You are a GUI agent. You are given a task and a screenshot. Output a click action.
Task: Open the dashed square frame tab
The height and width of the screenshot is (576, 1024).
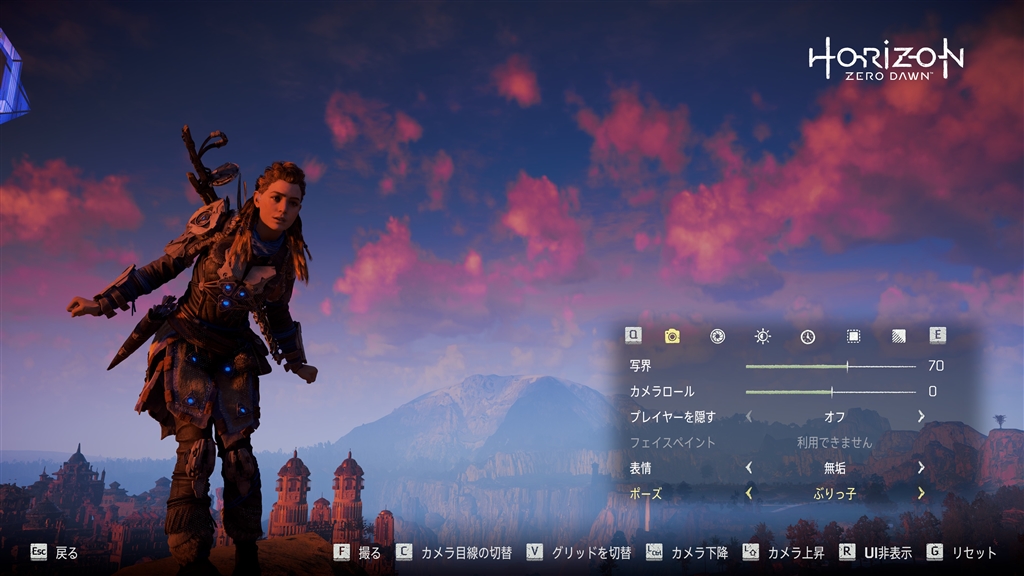tap(853, 336)
